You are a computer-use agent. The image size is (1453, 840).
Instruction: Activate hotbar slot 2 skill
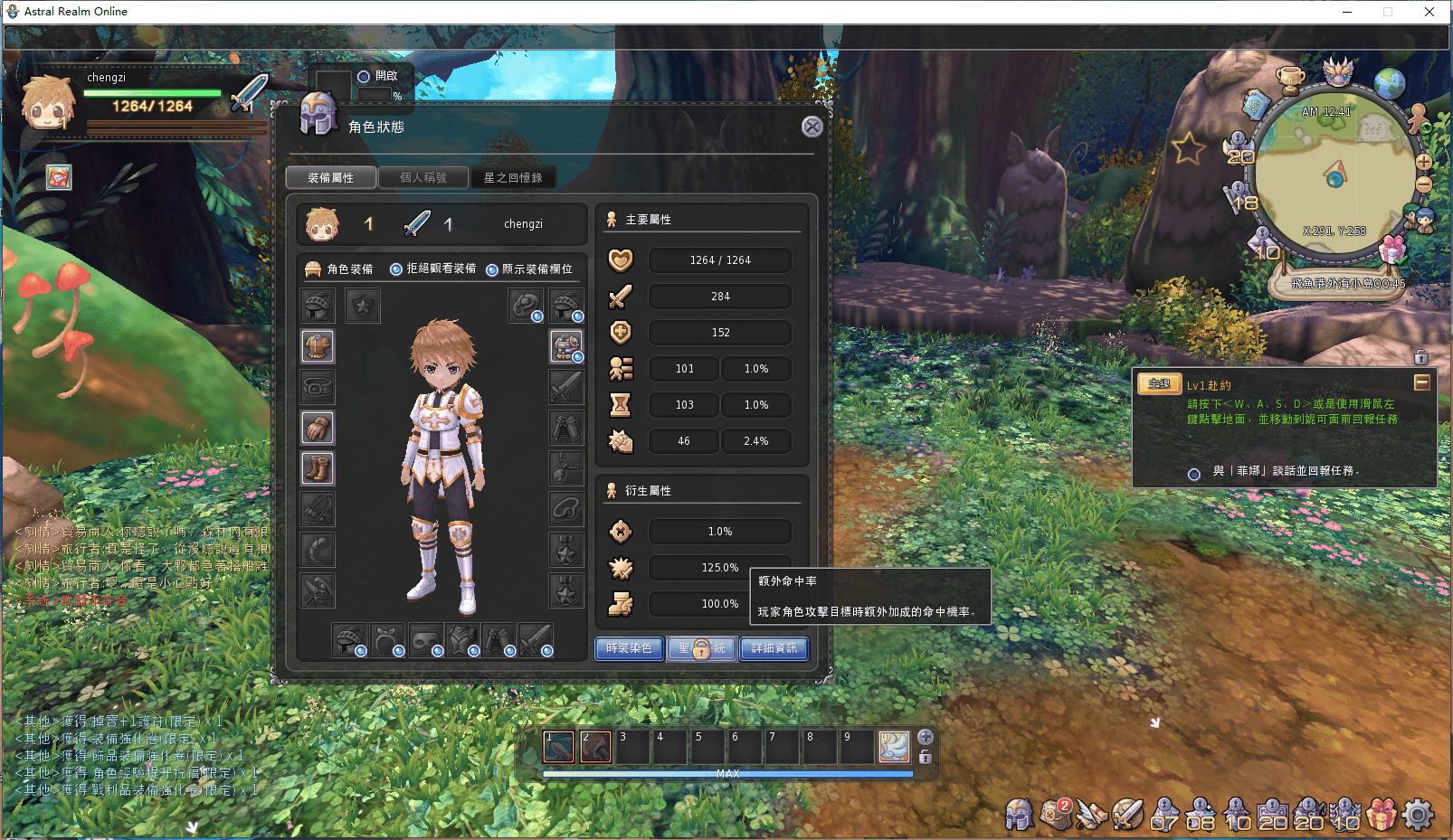595,747
